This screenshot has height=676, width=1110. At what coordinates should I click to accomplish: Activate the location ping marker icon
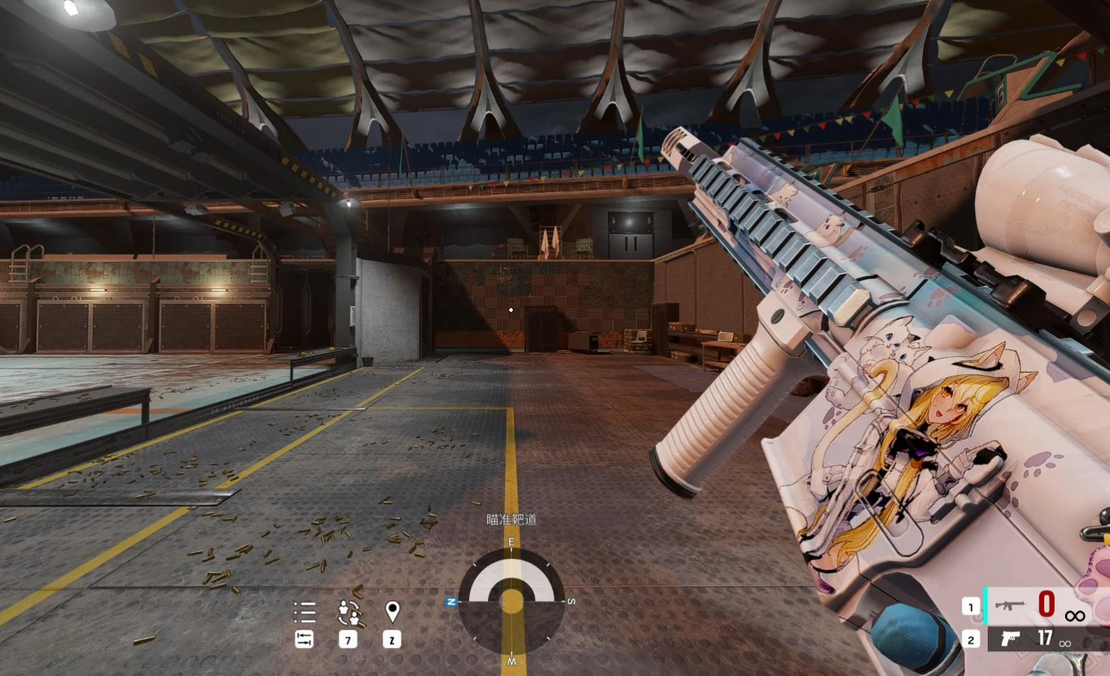coord(392,611)
